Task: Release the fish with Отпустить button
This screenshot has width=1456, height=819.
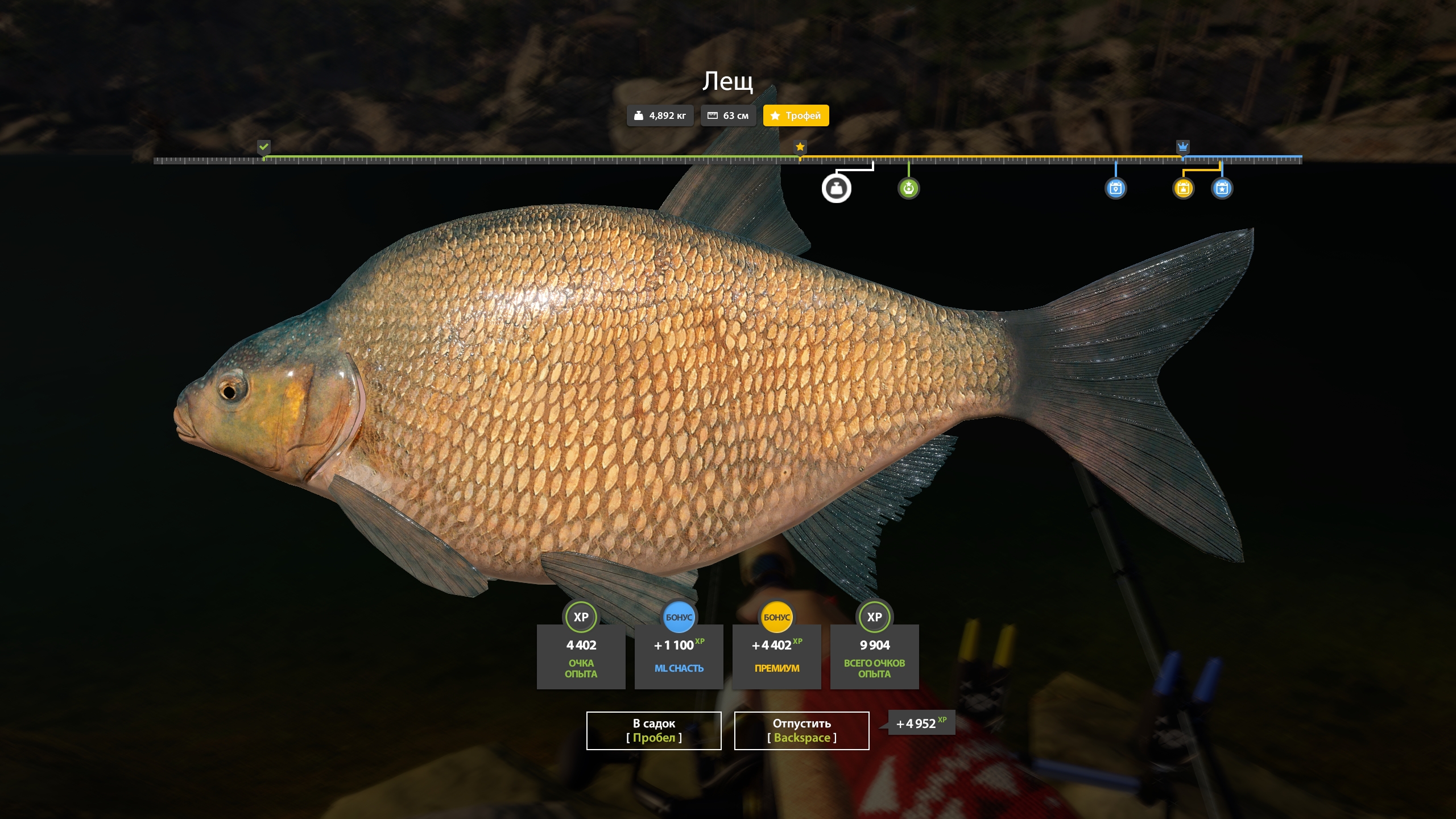Action: click(801, 730)
